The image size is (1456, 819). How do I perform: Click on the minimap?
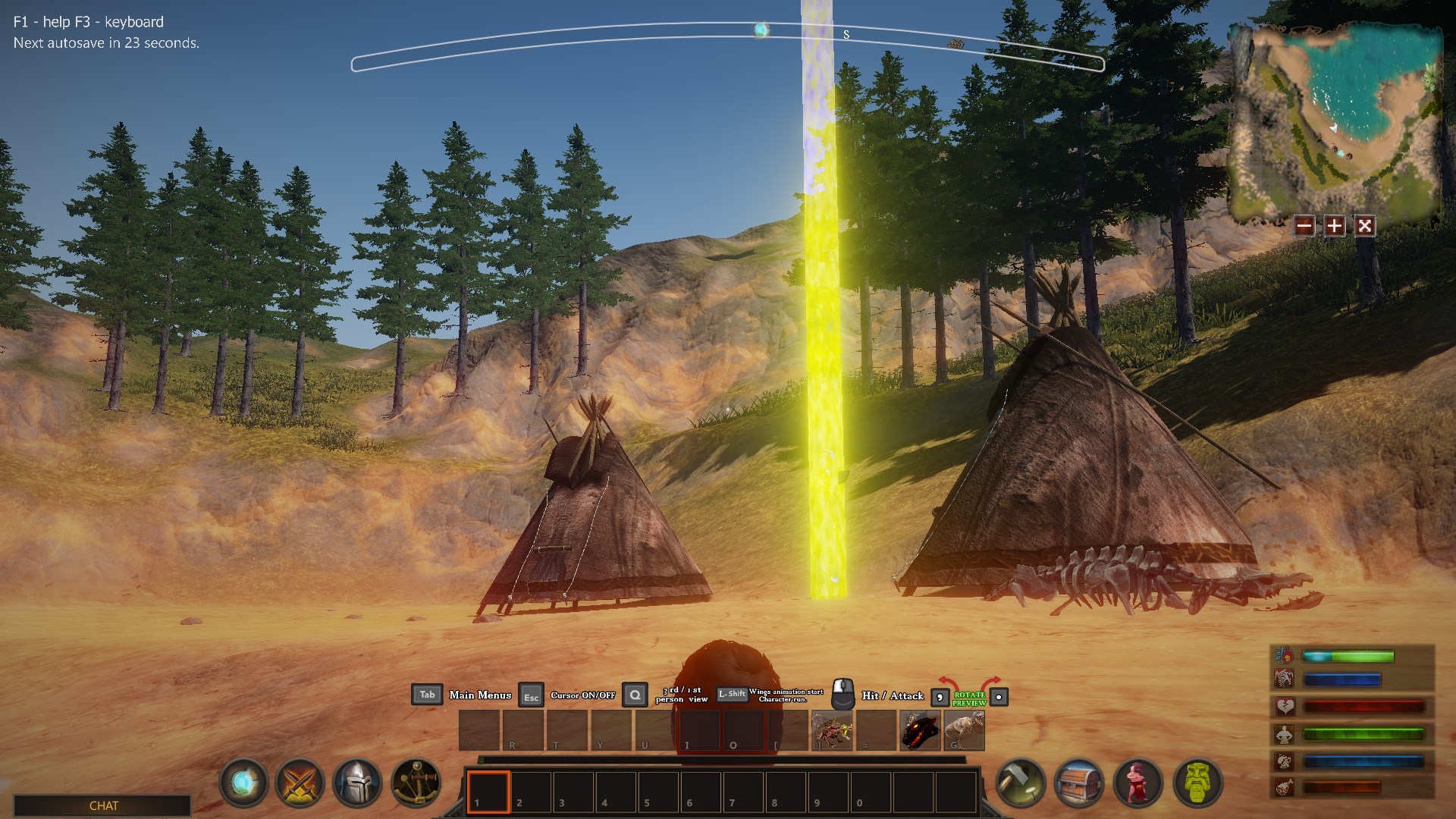tap(1335, 121)
